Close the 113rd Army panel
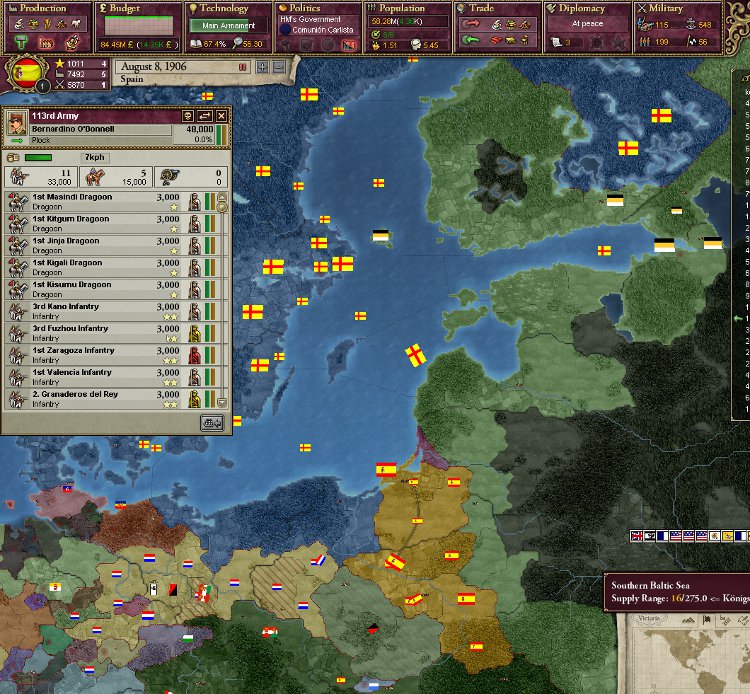This screenshot has width=750, height=694. click(221, 116)
